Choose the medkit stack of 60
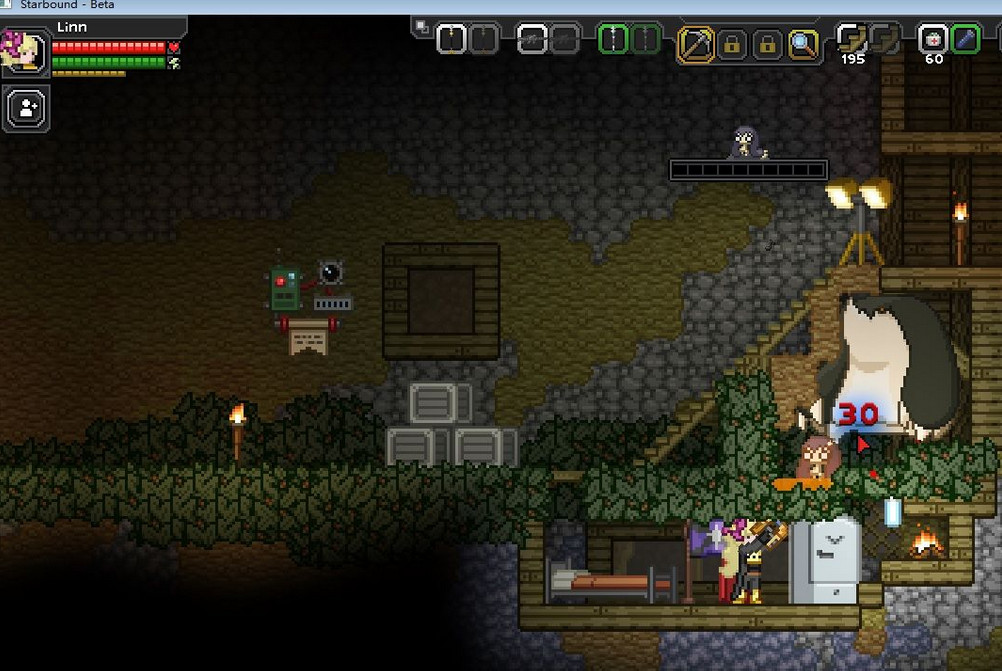Screen dimensions: 1002x671 click(932, 40)
